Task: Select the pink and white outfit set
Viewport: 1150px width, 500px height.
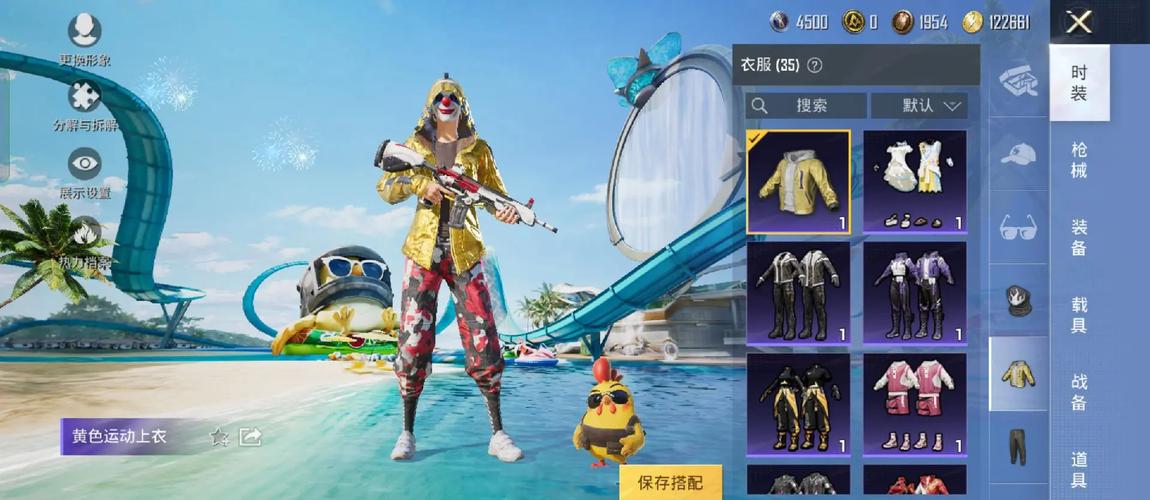Action: click(915, 404)
